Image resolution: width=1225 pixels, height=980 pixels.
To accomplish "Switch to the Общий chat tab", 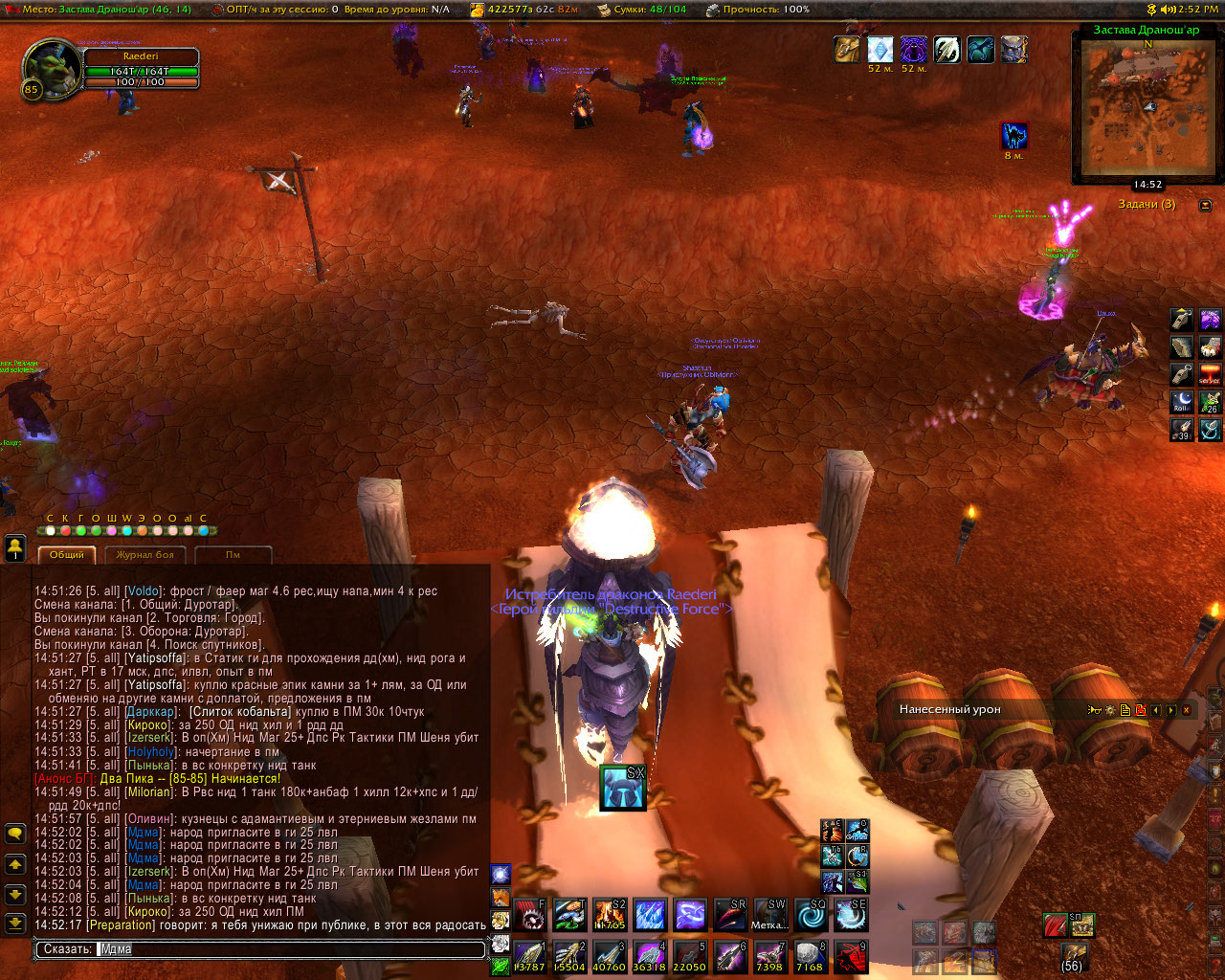I will [67, 555].
